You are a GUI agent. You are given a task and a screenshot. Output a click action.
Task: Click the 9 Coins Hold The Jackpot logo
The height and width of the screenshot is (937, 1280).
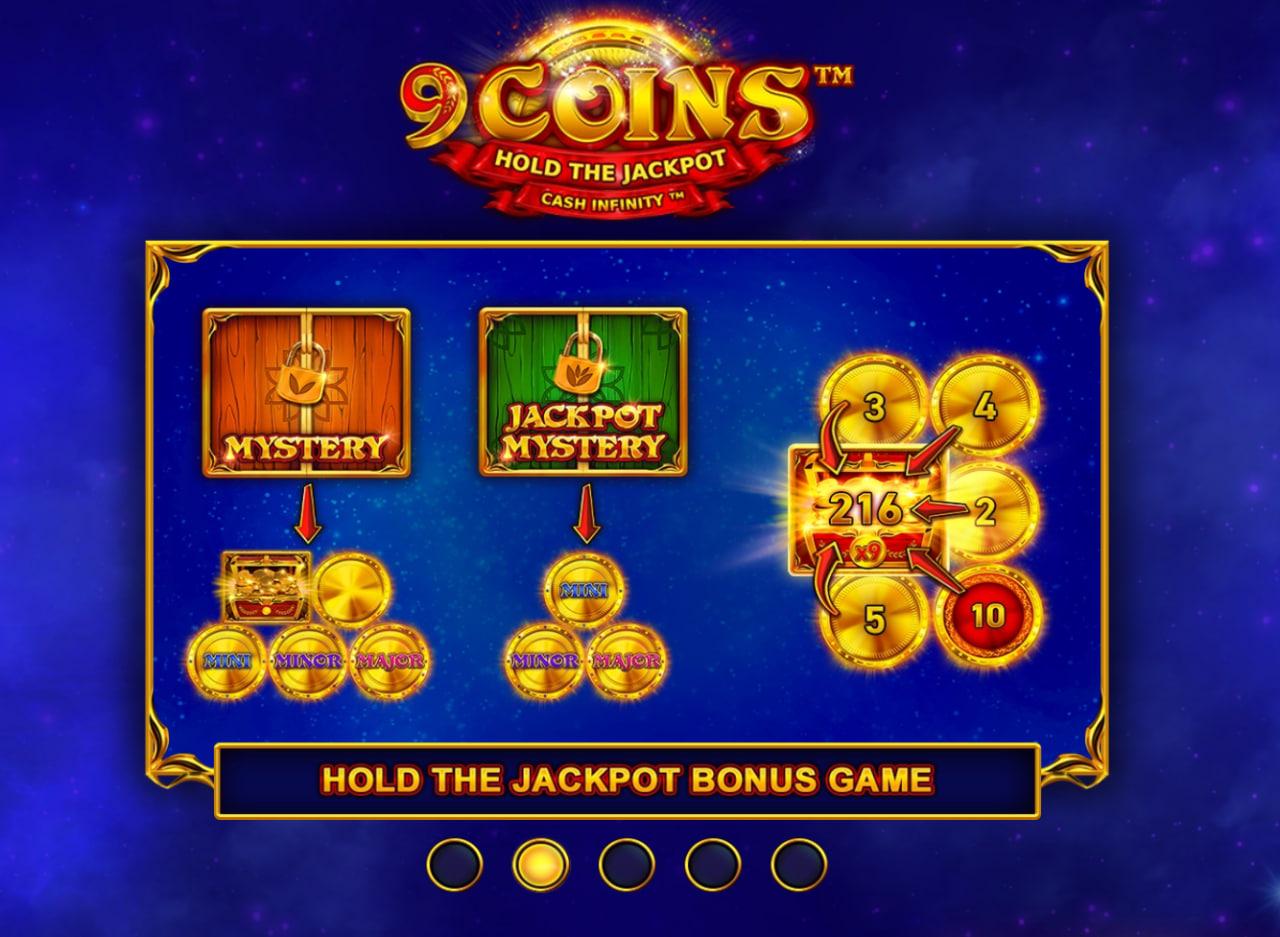(630, 110)
